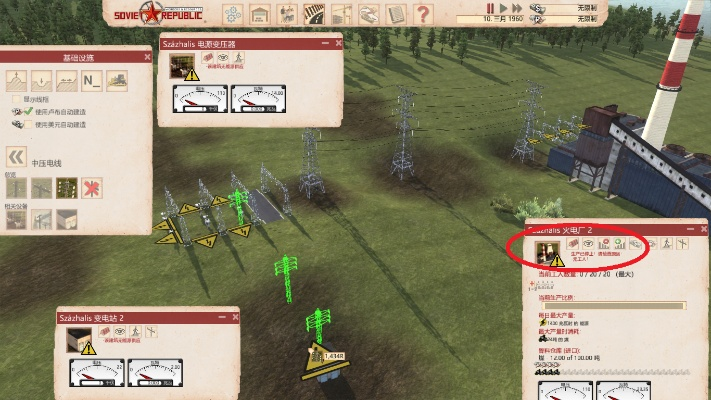Minimize the Százhalis 电源变压器 window
The image size is (711, 400).
tap(324, 44)
